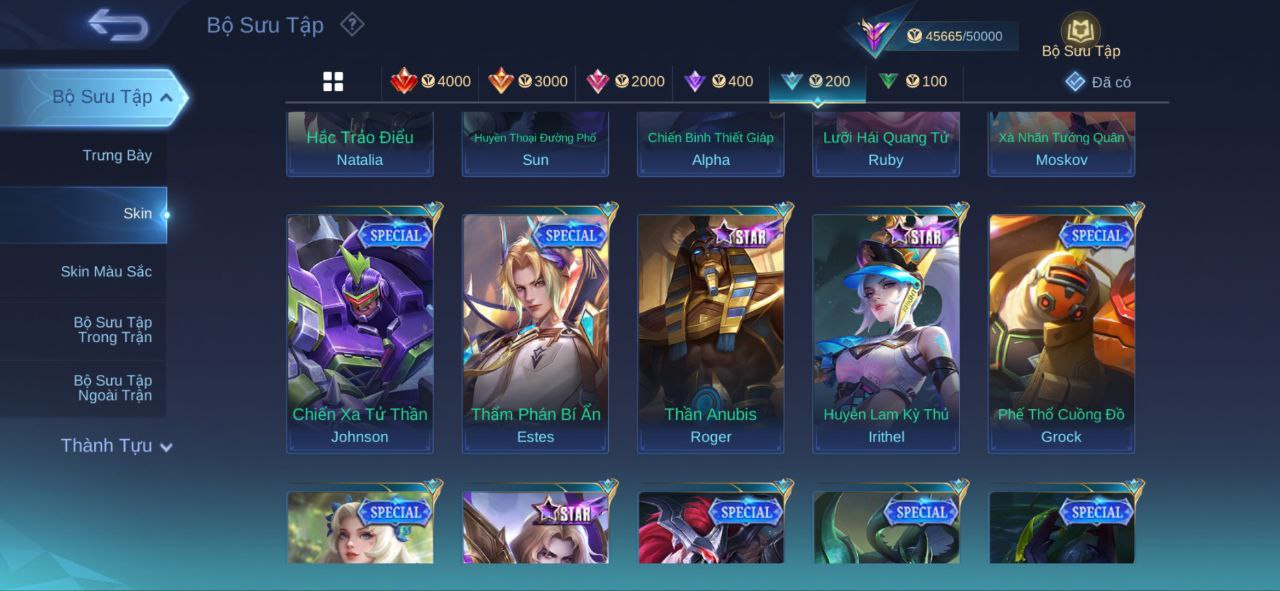This screenshot has width=1280, height=591.
Task: Open the Trưng Bày sidebar entry
Action: (117, 155)
